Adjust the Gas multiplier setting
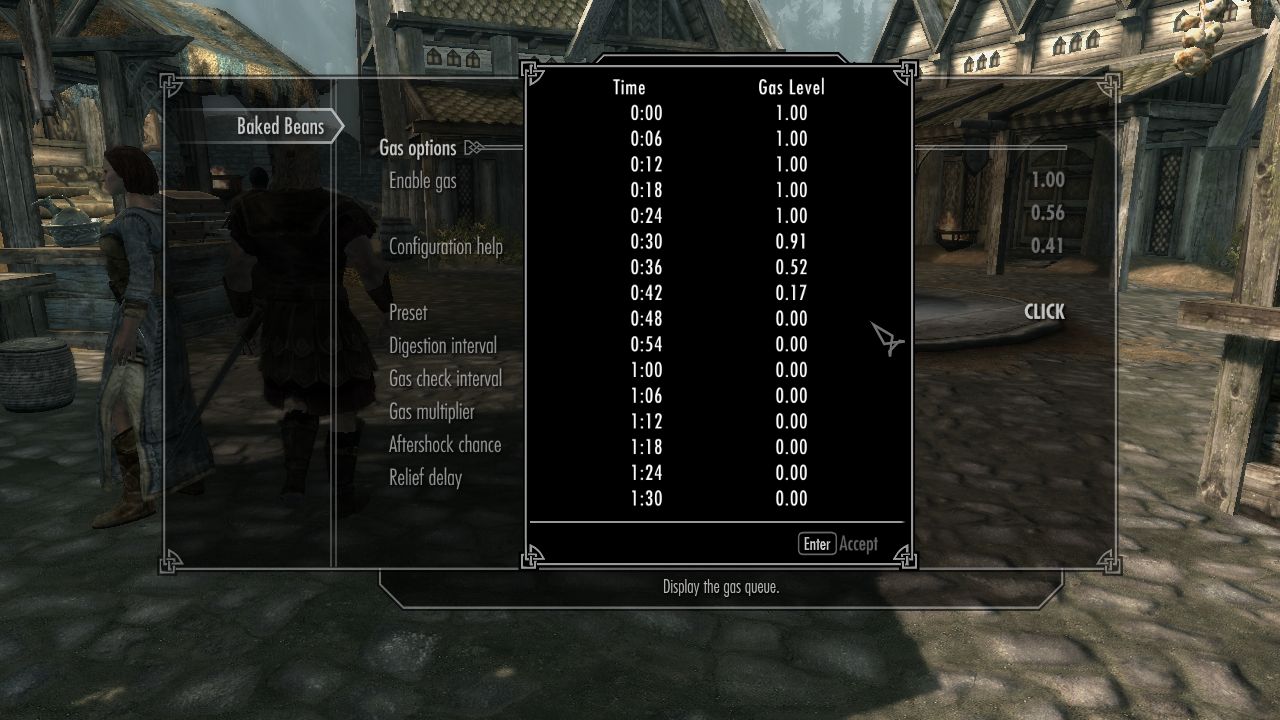The image size is (1280, 720). point(432,412)
